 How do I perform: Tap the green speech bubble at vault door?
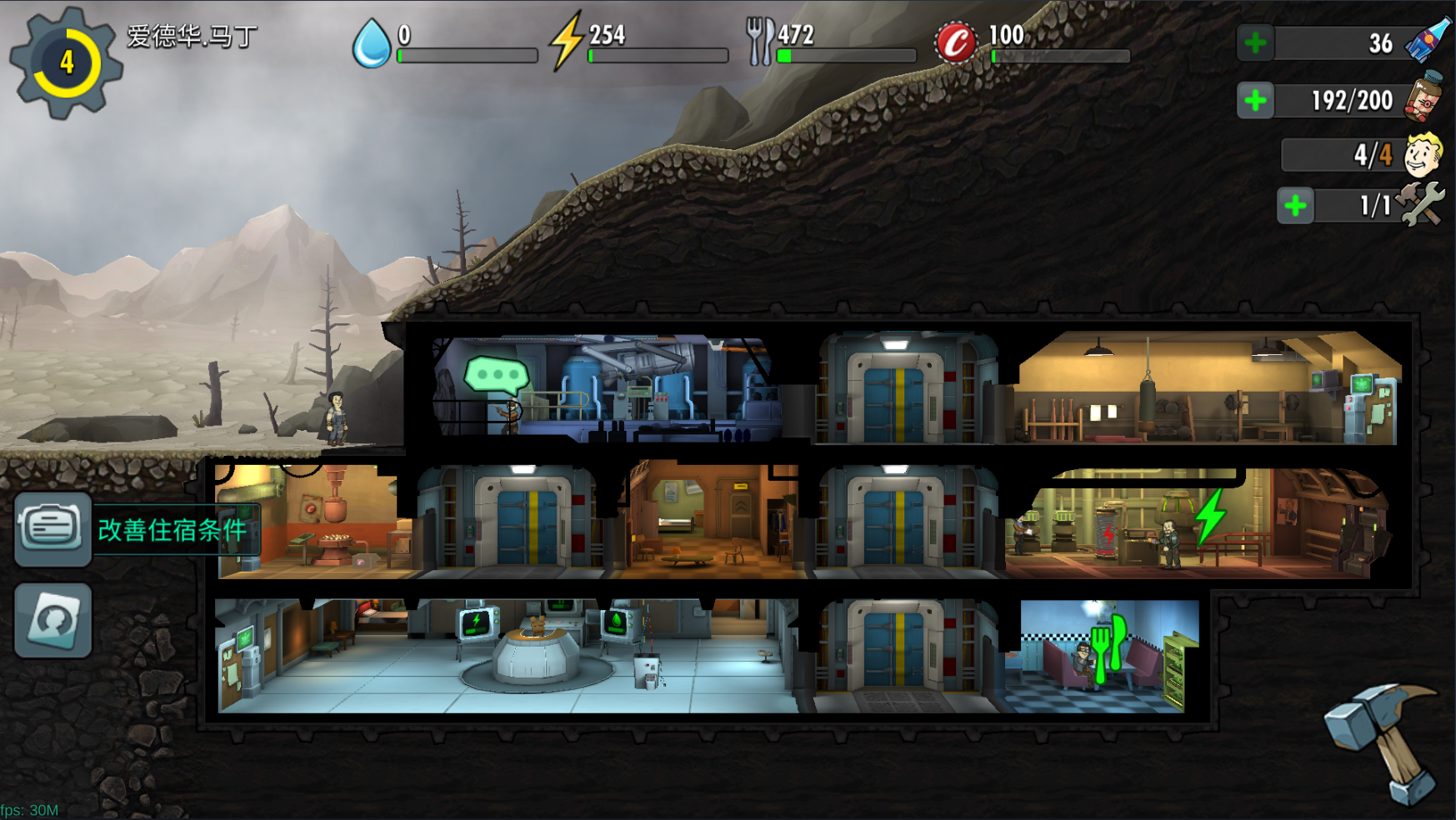click(497, 376)
